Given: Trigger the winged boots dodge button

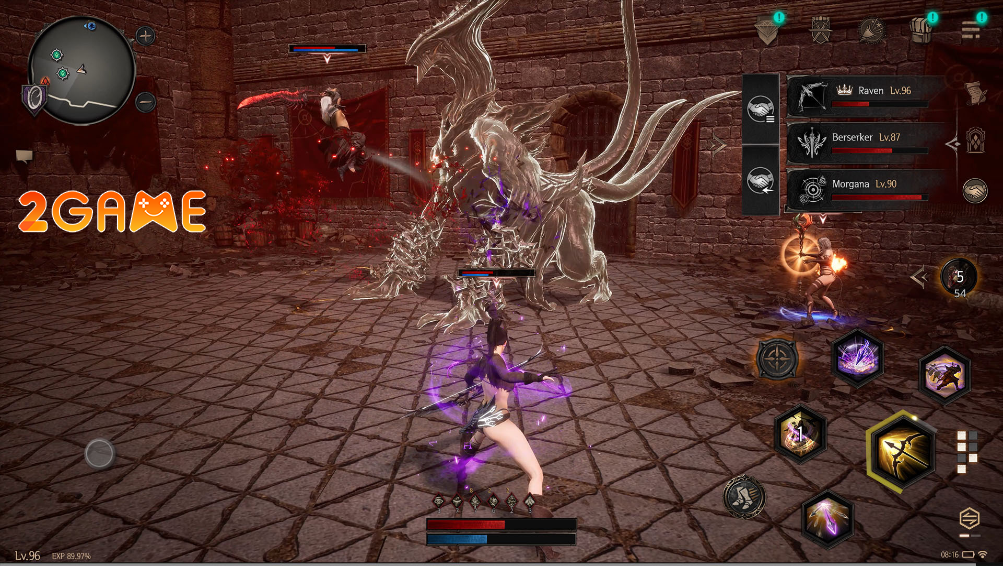Looking at the screenshot, I should (744, 496).
